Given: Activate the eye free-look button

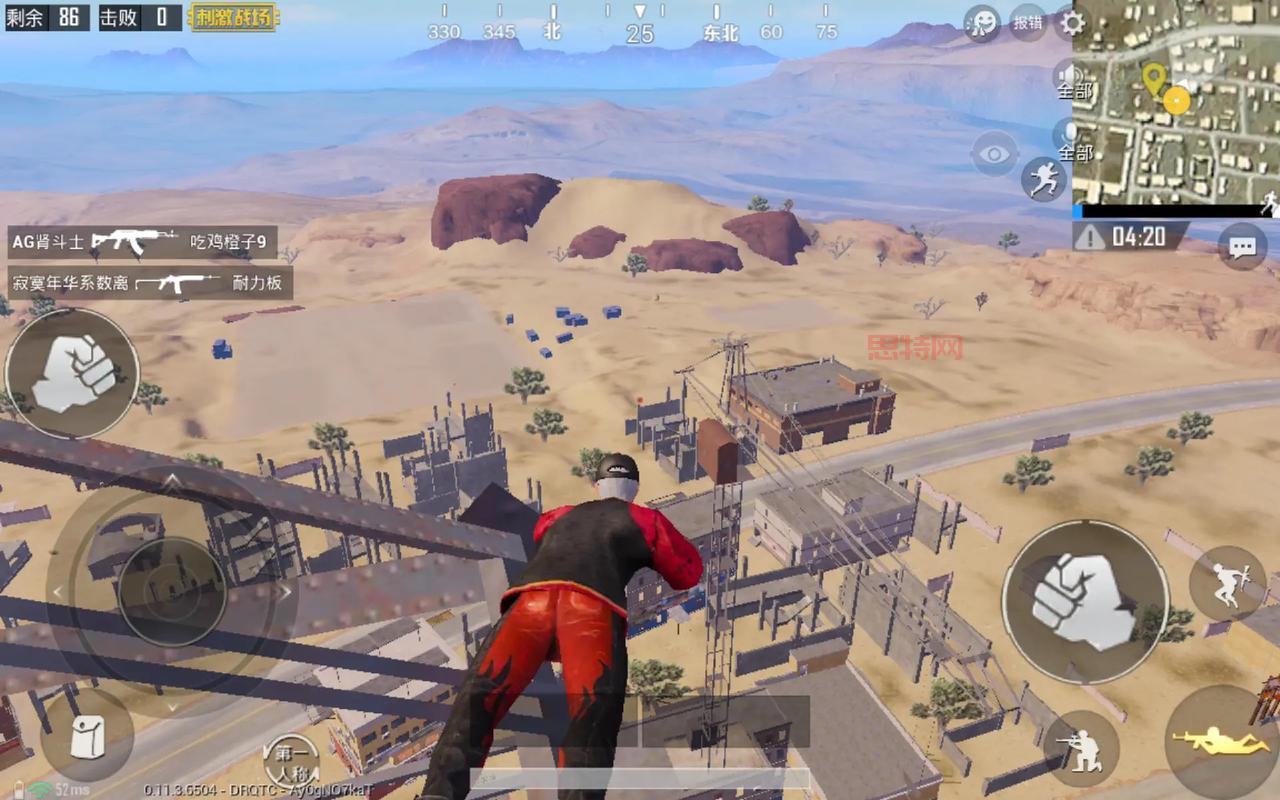Looking at the screenshot, I should (994, 154).
